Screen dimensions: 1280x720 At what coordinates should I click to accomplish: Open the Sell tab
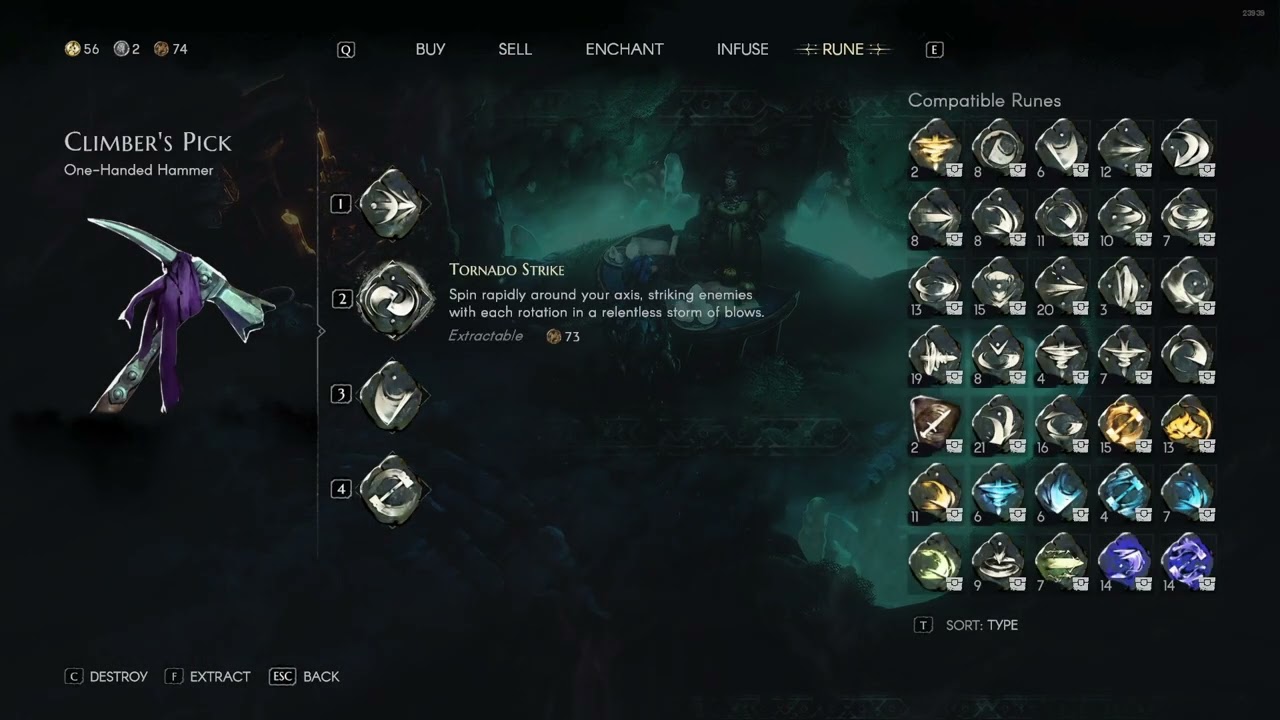(515, 49)
